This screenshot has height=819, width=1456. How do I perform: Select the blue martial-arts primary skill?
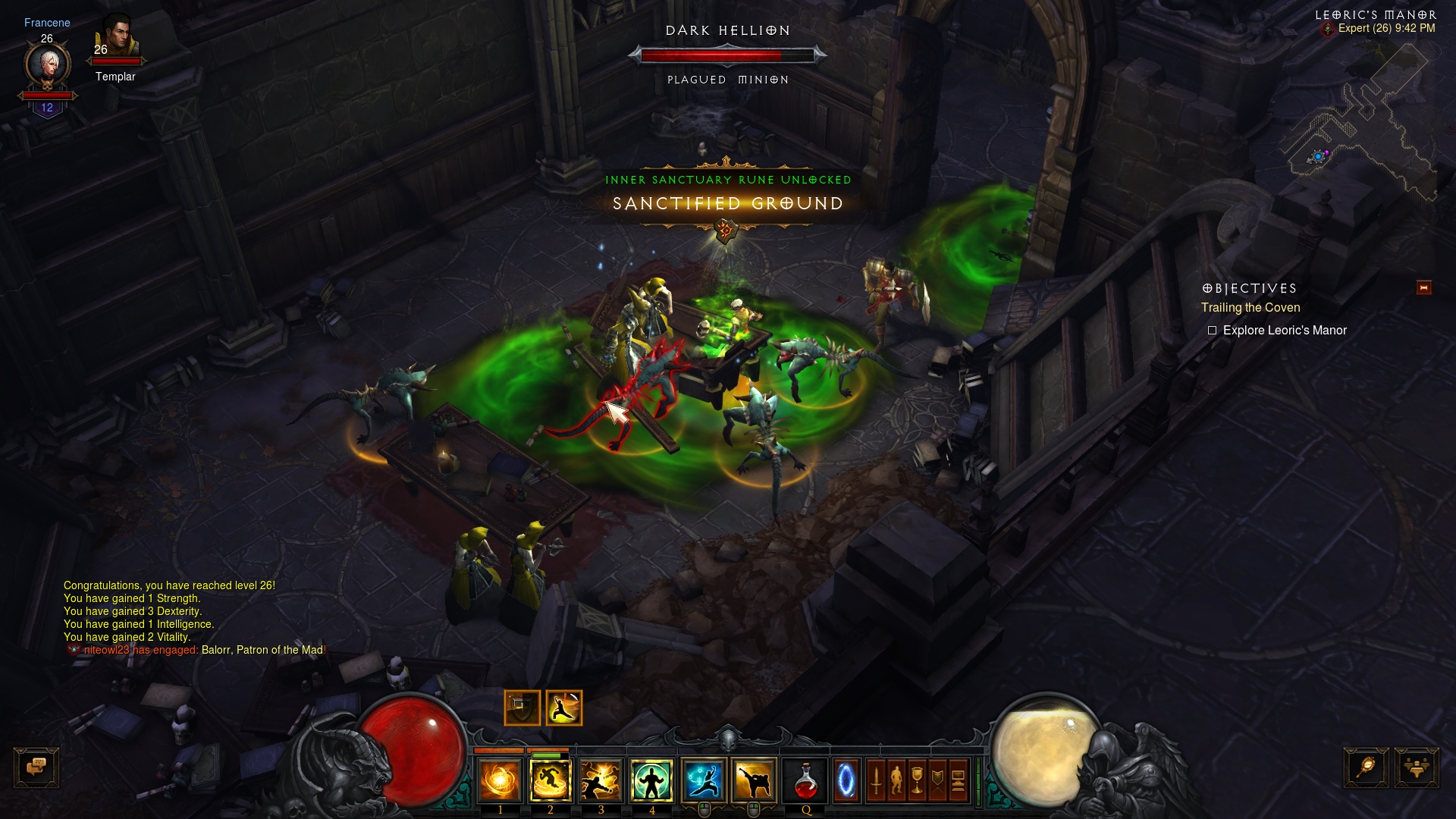tap(704, 781)
